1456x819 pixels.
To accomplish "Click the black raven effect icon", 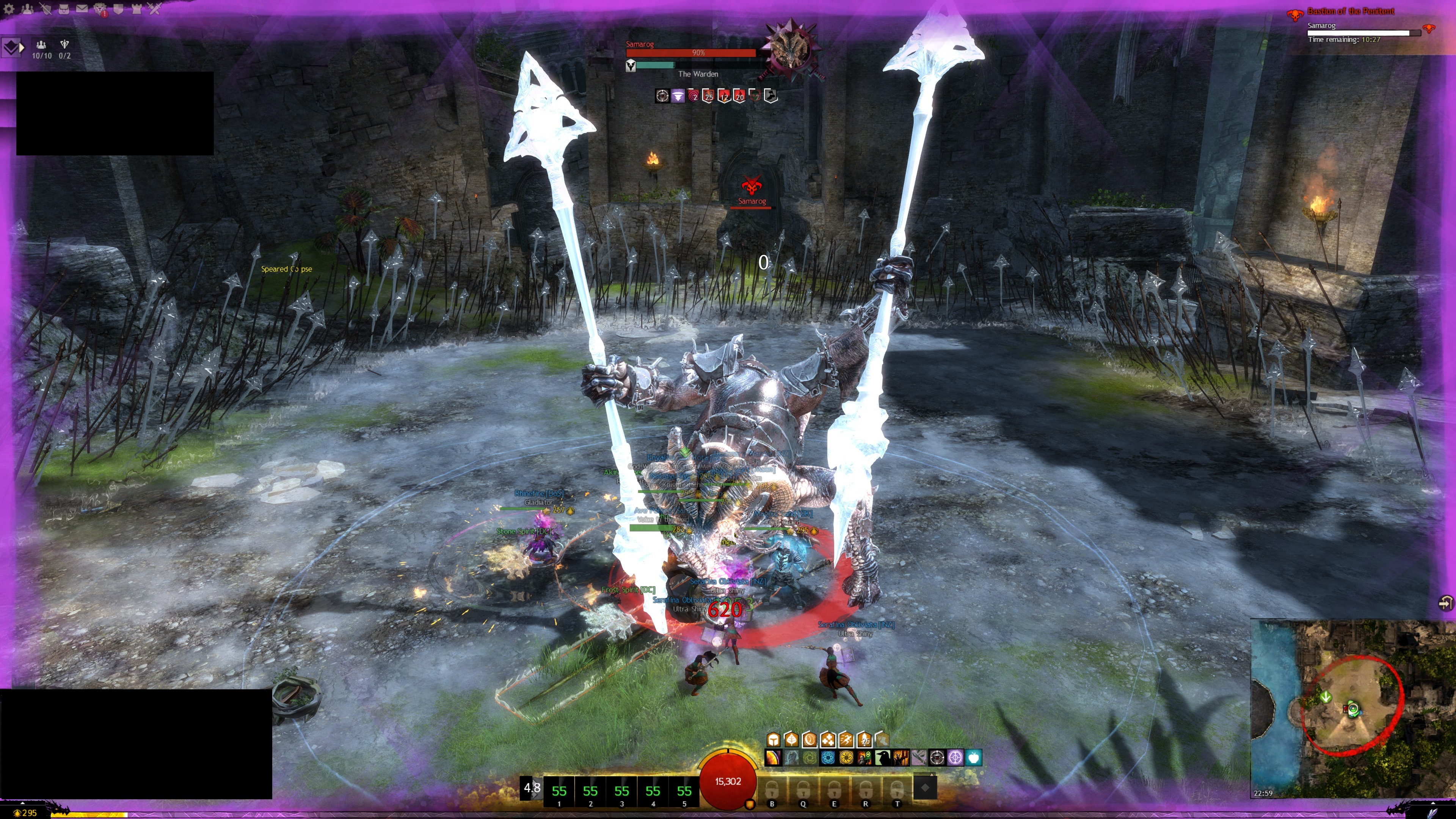I will pyautogui.click(x=882, y=758).
